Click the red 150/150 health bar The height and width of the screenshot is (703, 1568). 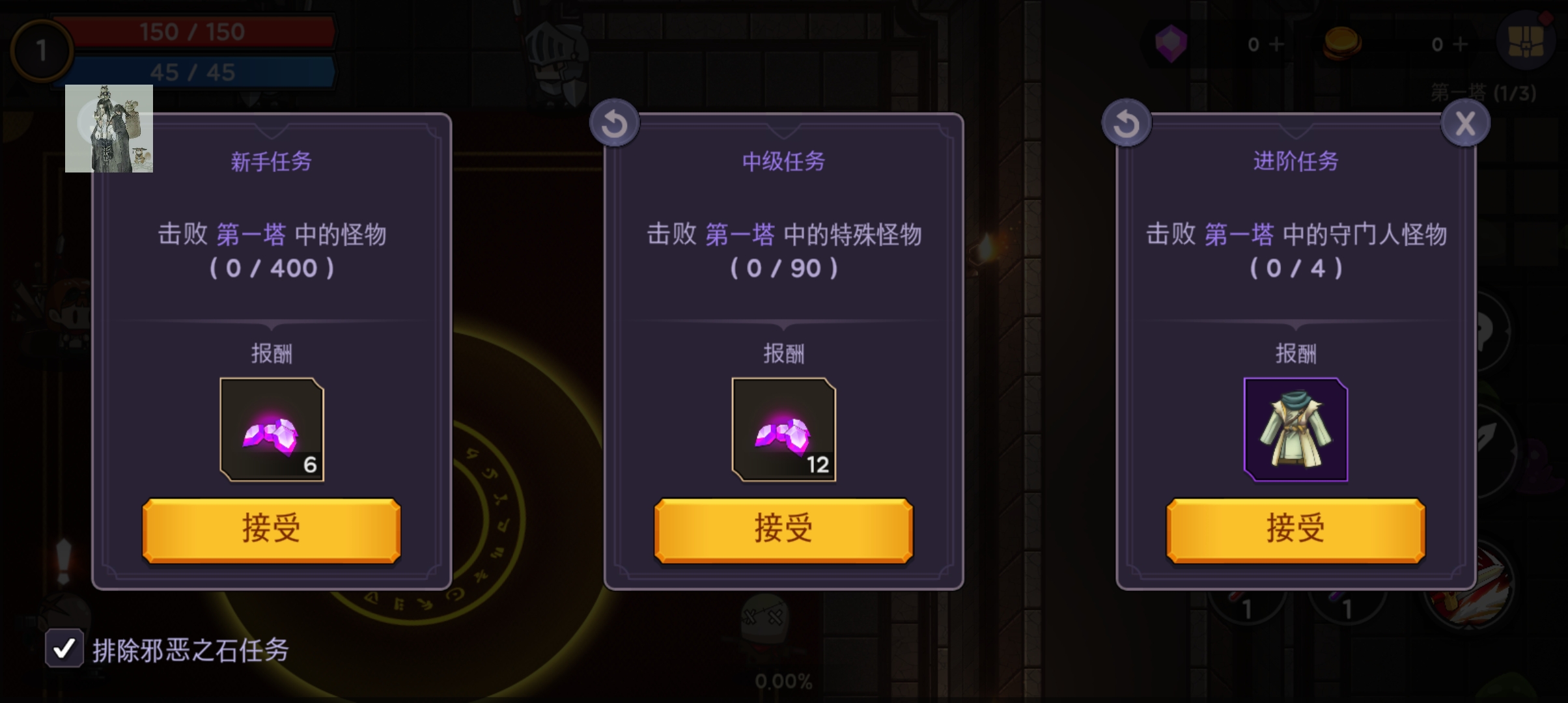[x=192, y=31]
